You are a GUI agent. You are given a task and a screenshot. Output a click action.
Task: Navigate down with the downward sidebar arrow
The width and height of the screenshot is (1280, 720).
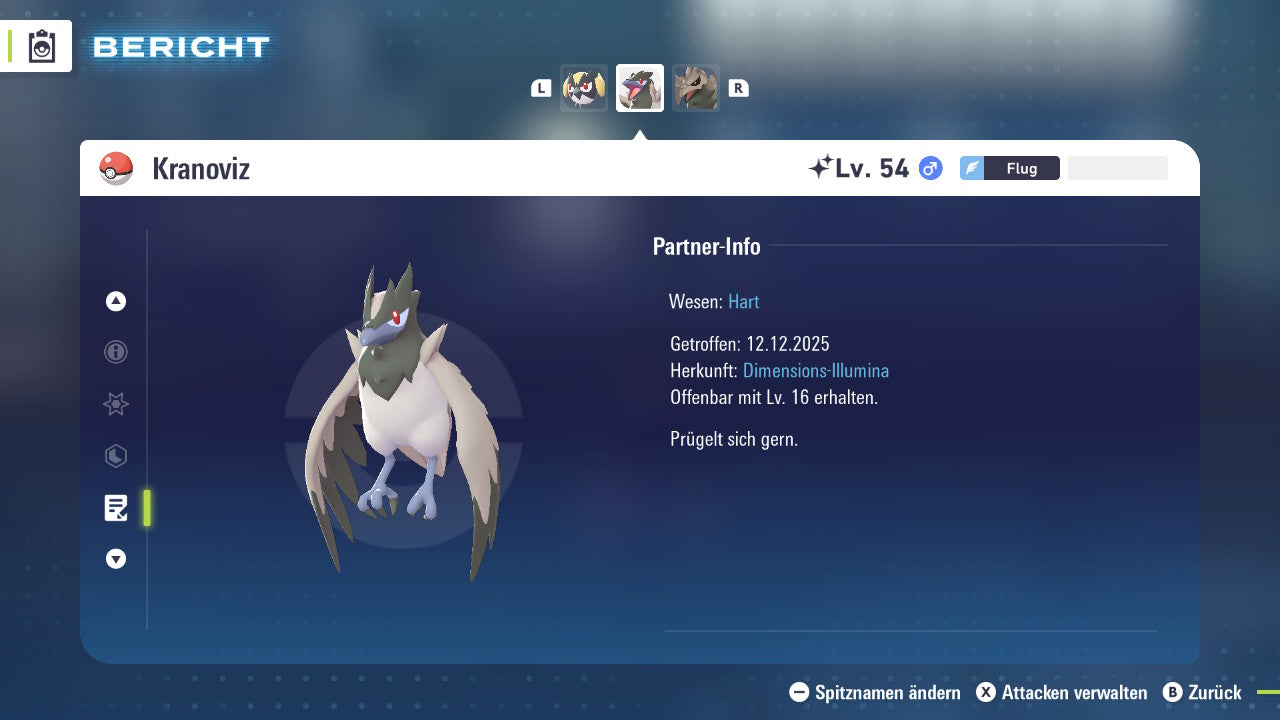(x=115, y=559)
